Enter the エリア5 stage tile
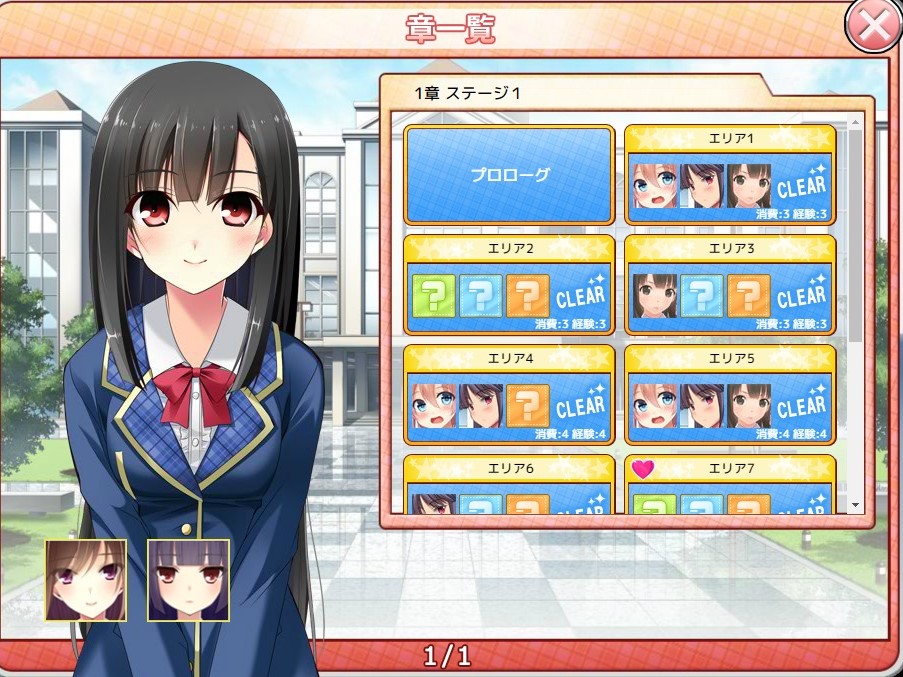Screen dimensions: 903x677 click(730, 395)
